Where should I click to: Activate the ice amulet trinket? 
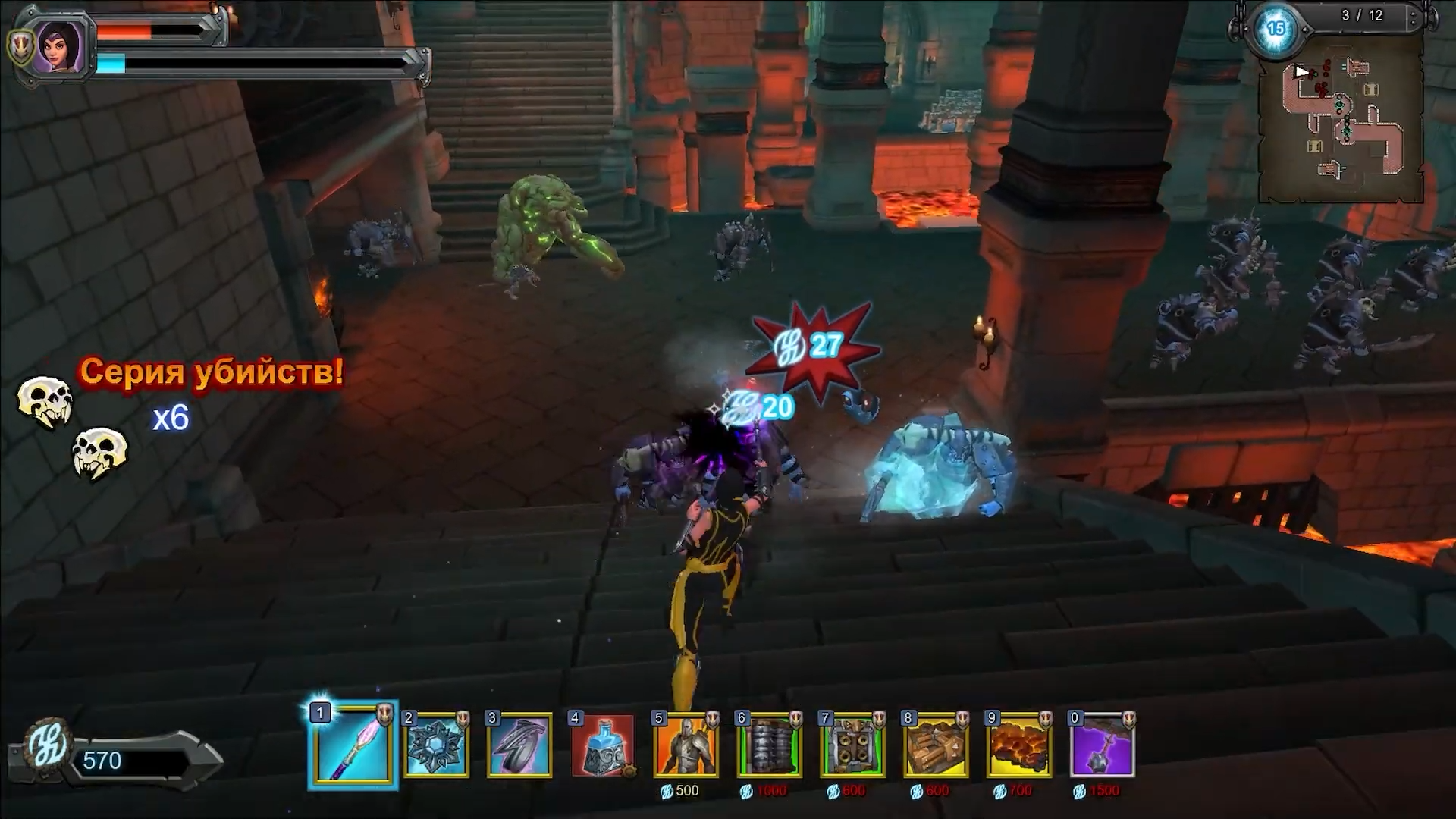click(436, 745)
